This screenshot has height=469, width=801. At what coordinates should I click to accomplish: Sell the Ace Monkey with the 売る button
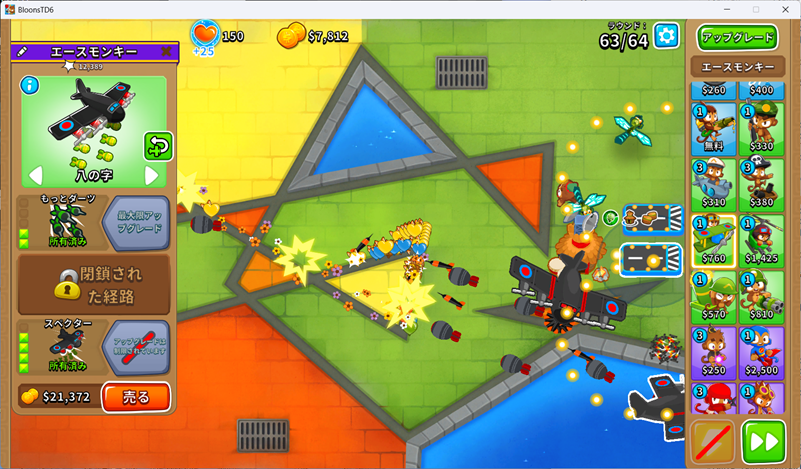click(136, 397)
